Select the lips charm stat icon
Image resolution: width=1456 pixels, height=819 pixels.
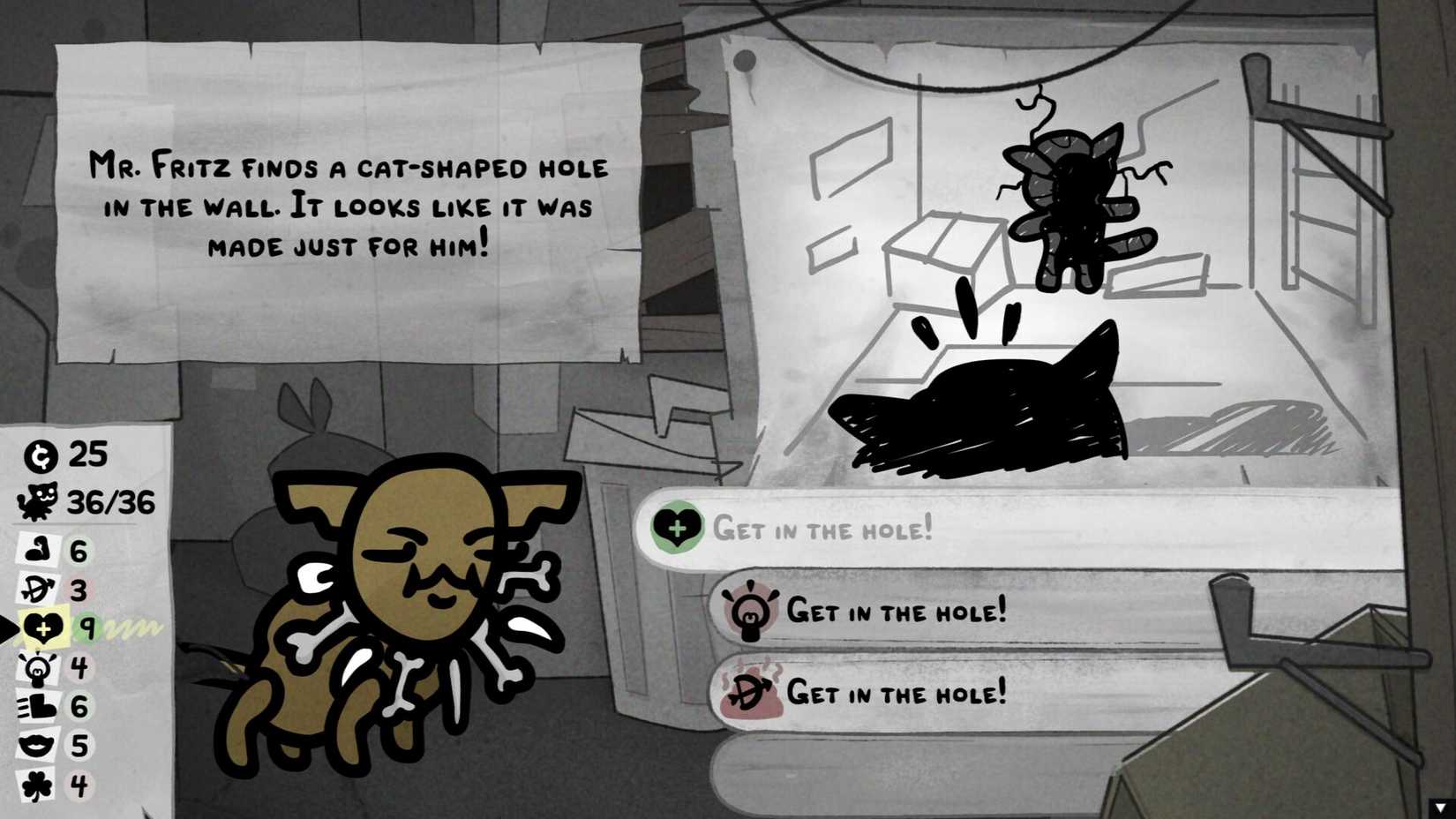click(36, 744)
